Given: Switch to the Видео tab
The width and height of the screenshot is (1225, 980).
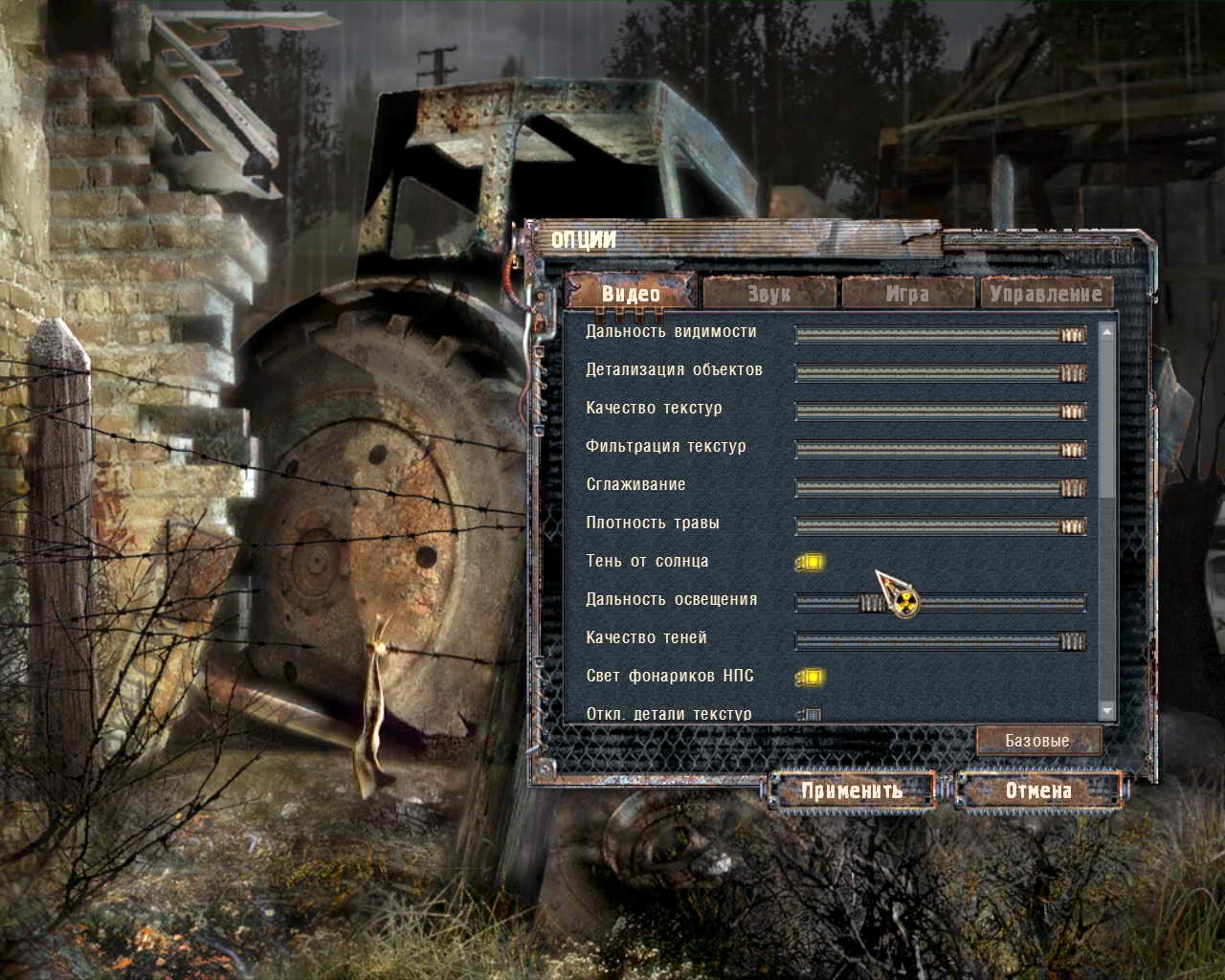Looking at the screenshot, I should (x=631, y=293).
